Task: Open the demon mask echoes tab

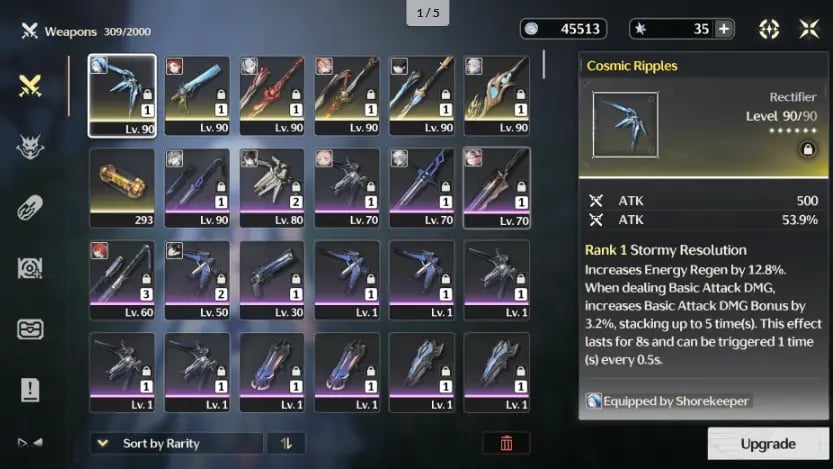Action: (x=30, y=148)
